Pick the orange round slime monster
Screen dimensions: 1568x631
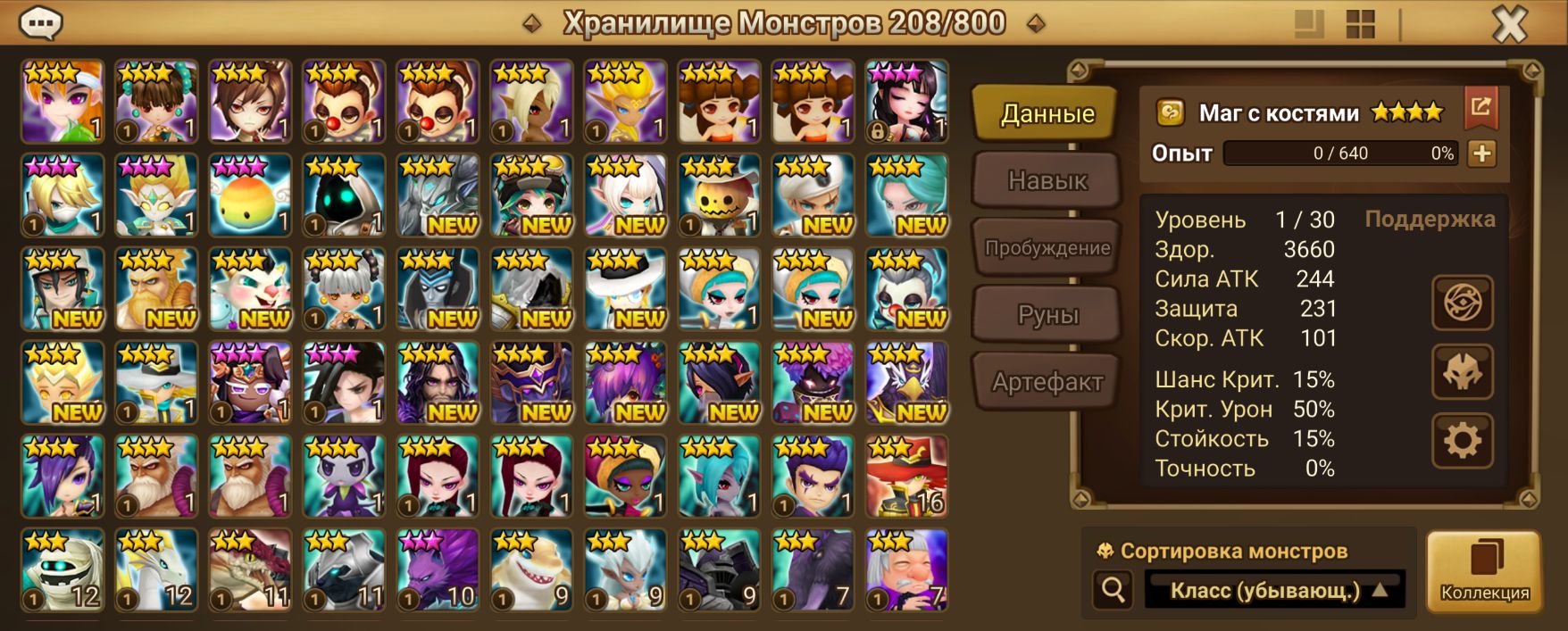coord(250,195)
